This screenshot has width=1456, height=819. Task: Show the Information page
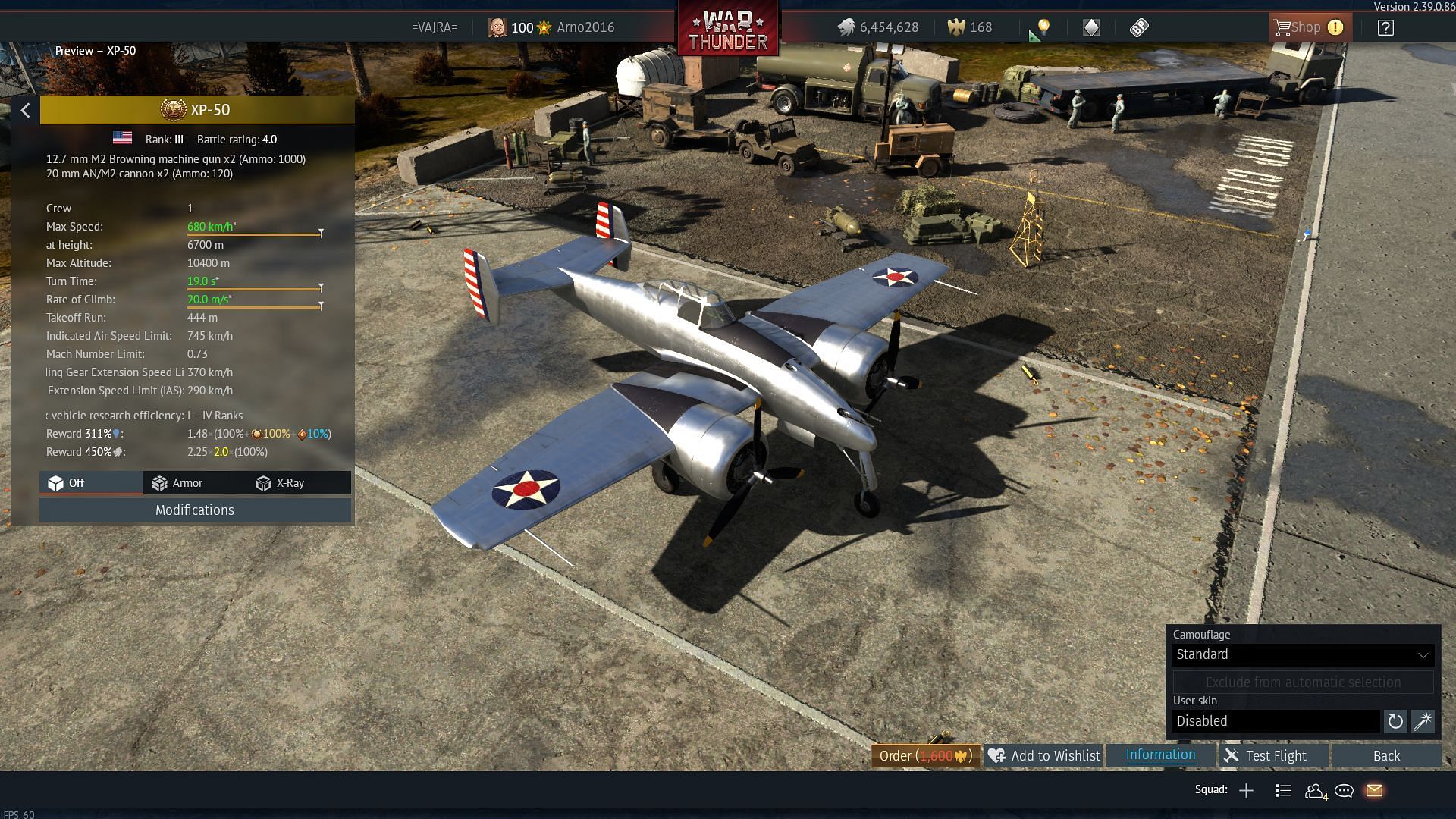1160,755
